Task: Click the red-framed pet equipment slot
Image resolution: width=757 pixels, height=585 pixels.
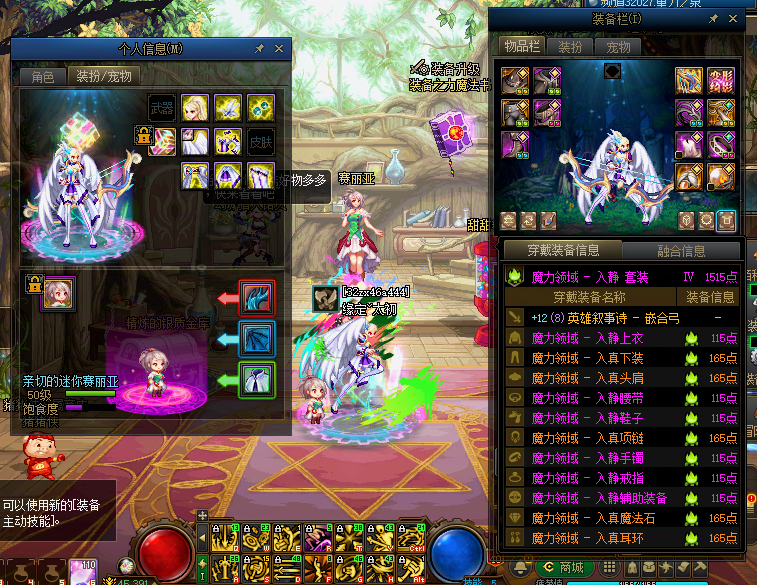Action: (256, 298)
